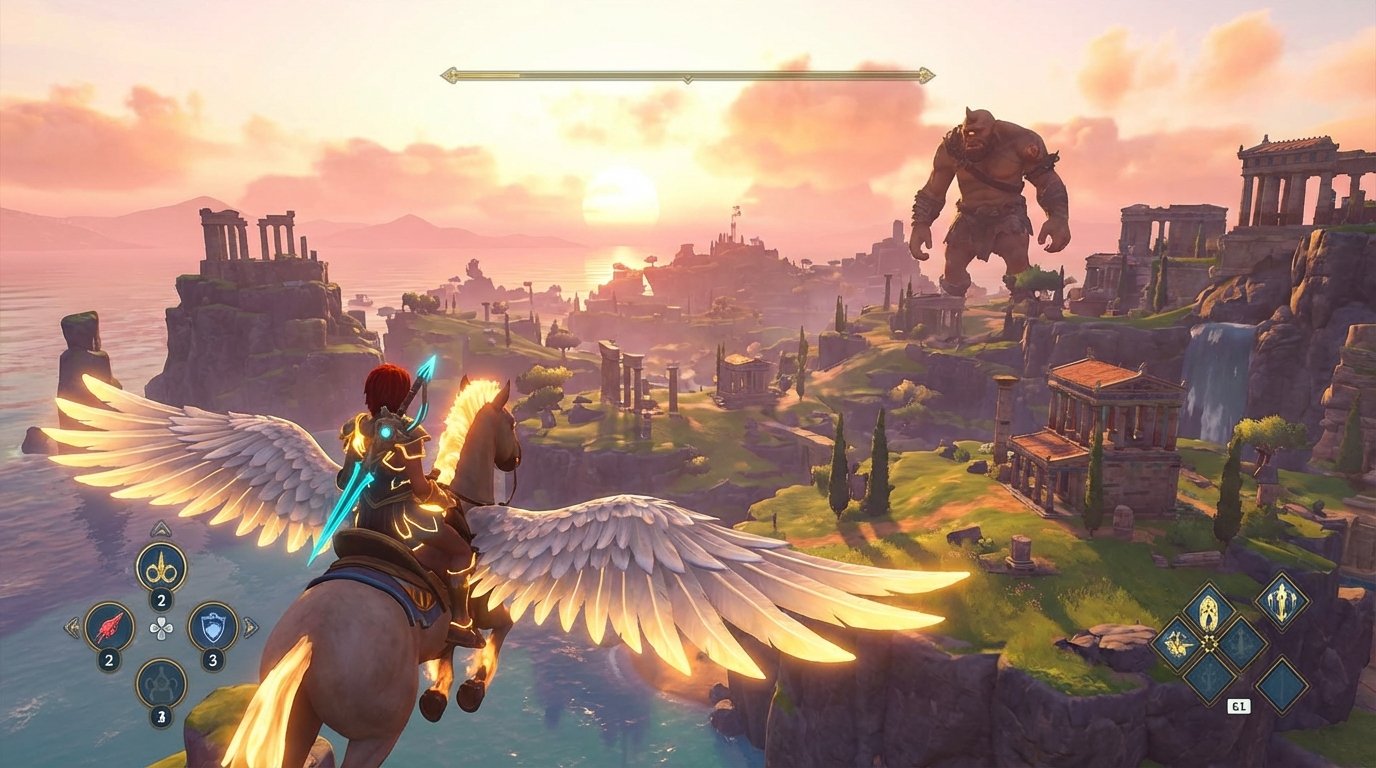Viewport: 1376px width, 768px height.
Task: Click the d-pad cross icon in wheel center
Action: (x=160, y=627)
